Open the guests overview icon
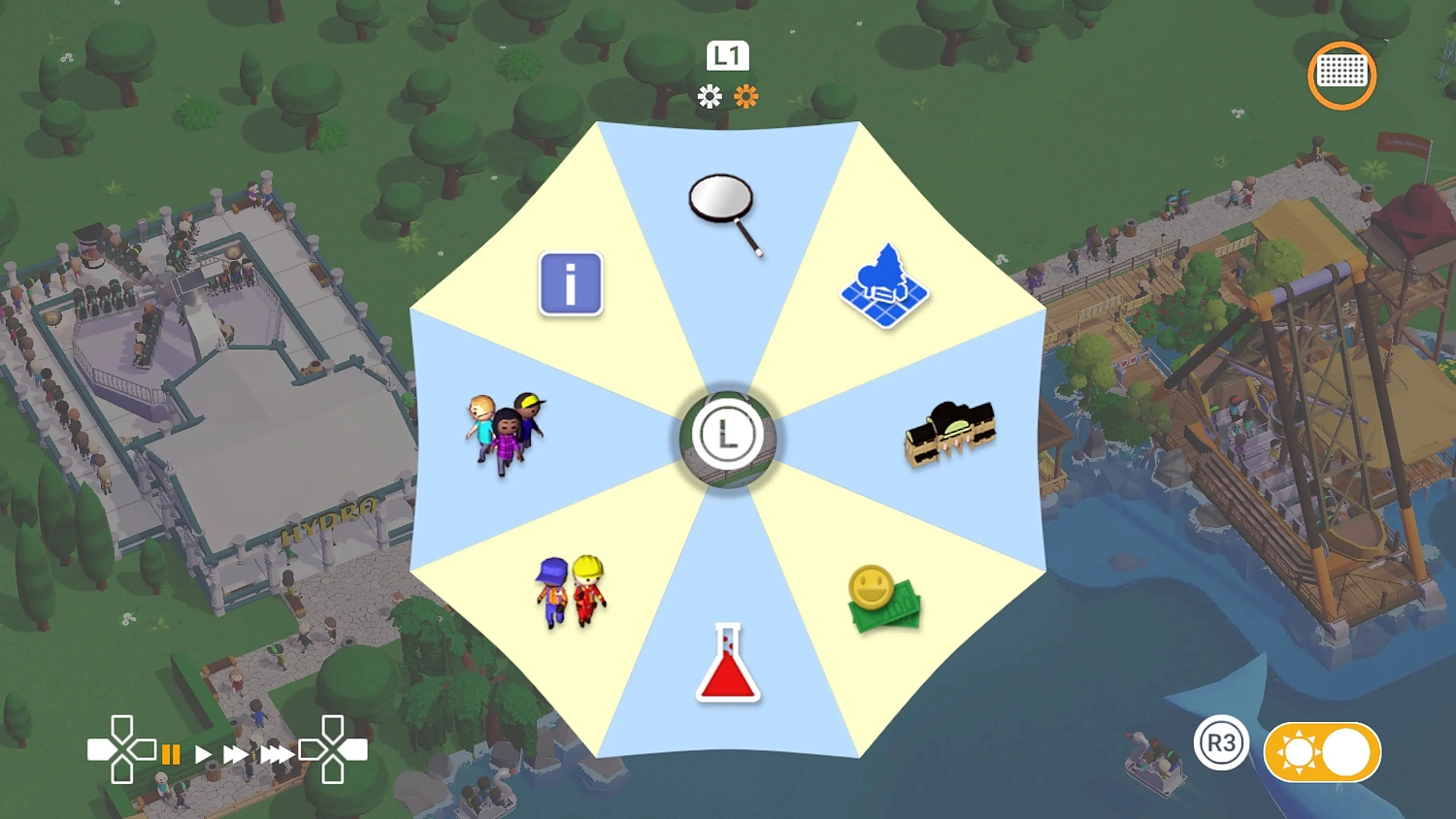Viewport: 1456px width, 819px height. pos(505,432)
